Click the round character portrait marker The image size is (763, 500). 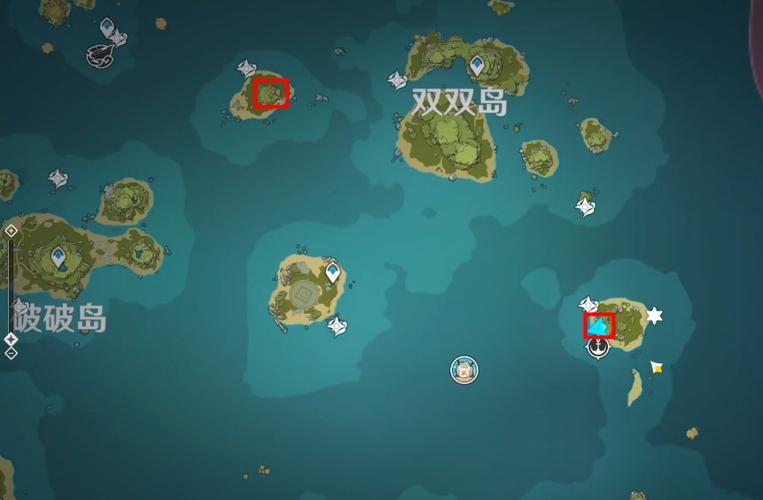(463, 369)
